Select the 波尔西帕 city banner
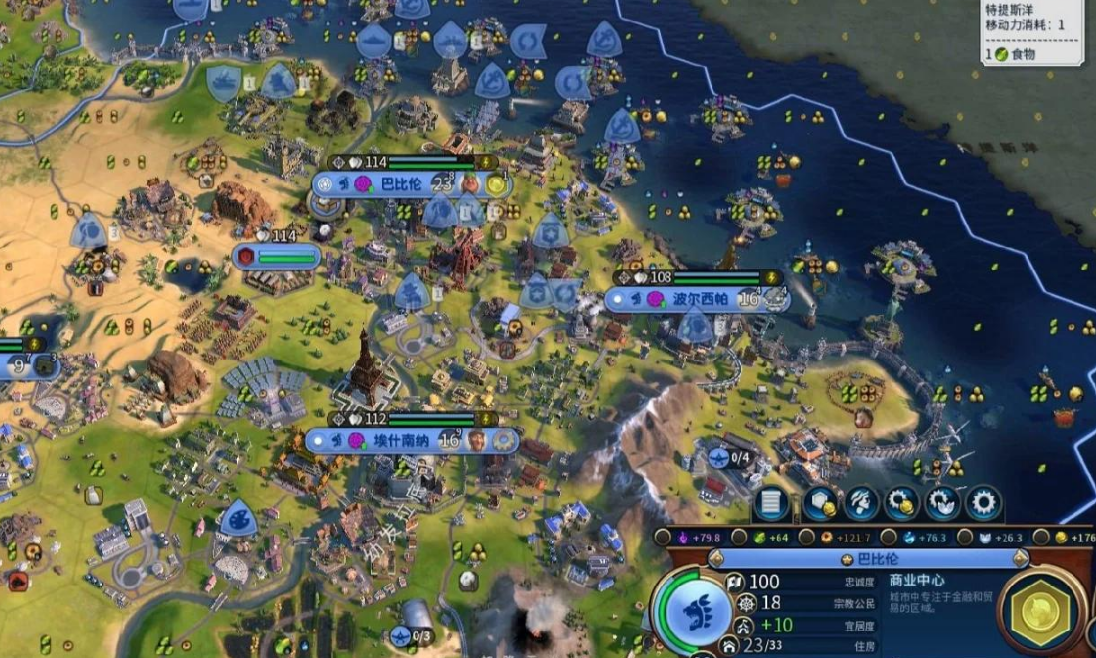Image resolution: width=1096 pixels, height=658 pixels. [699, 298]
